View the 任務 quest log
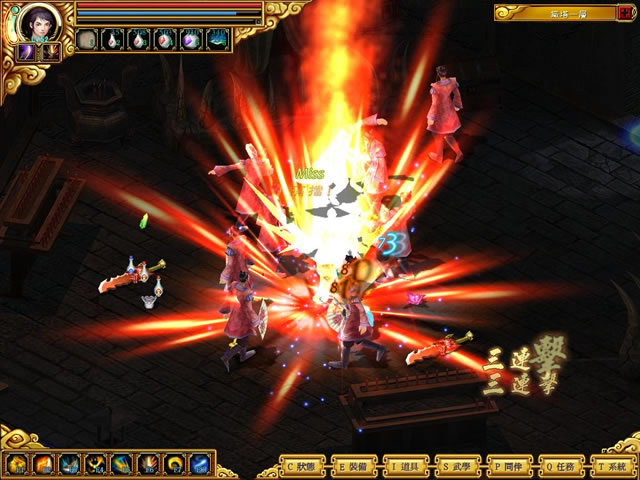Image resolution: width=640 pixels, height=480 pixels. point(564,466)
